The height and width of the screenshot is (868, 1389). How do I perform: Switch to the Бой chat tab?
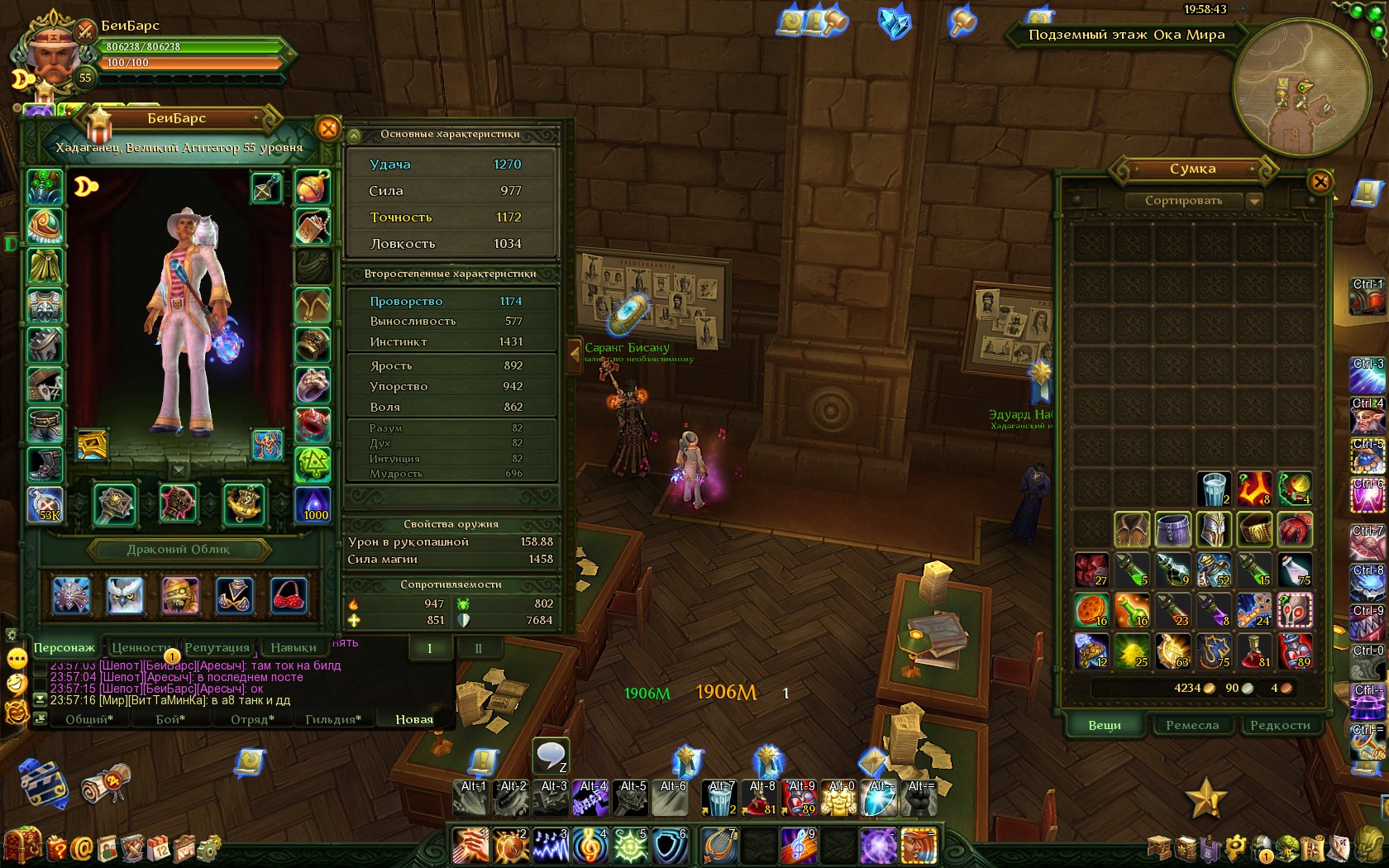coord(170,719)
